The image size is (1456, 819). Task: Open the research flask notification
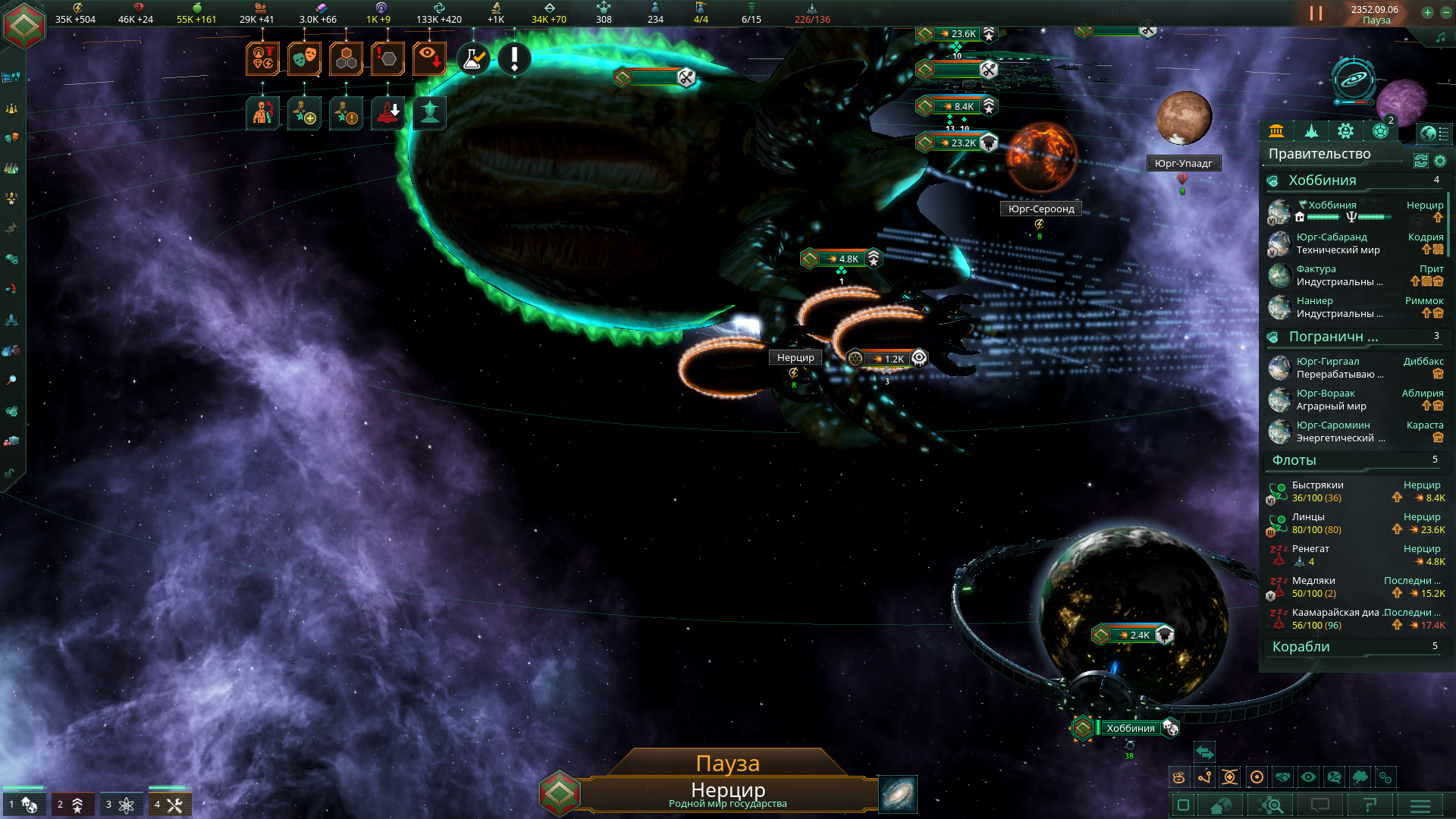(x=473, y=58)
